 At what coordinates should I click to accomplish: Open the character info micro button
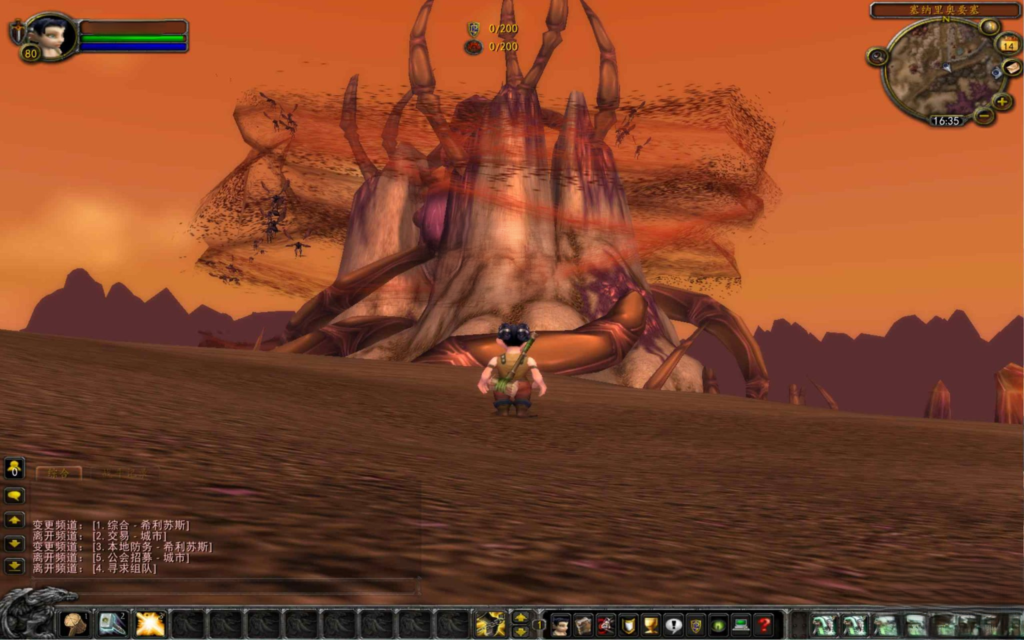click(561, 625)
